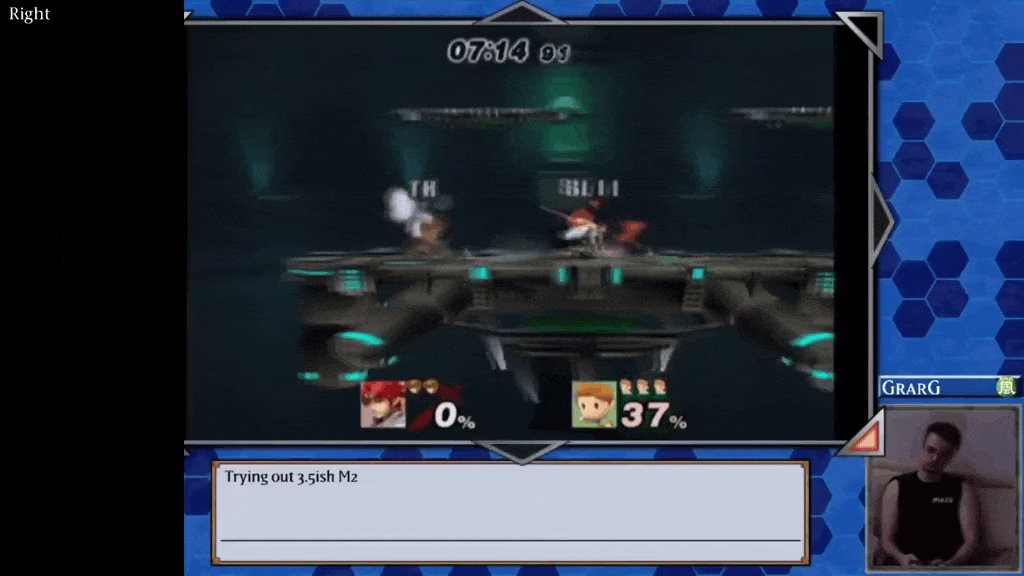The height and width of the screenshot is (576, 1024).
Task: Click the GrarG name banner
Action: 936,387
